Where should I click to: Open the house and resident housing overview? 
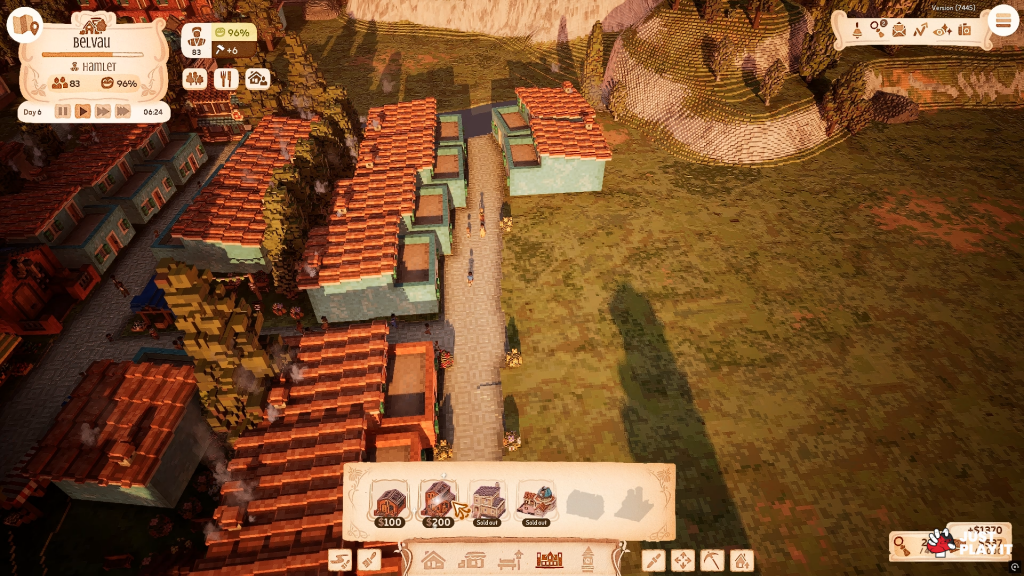tap(257, 78)
